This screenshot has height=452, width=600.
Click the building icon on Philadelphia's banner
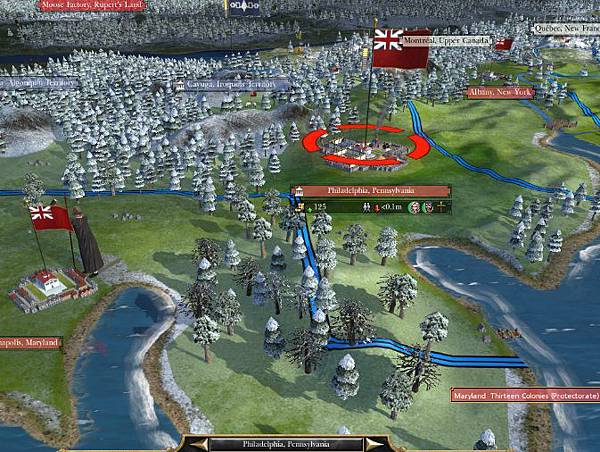298,190
